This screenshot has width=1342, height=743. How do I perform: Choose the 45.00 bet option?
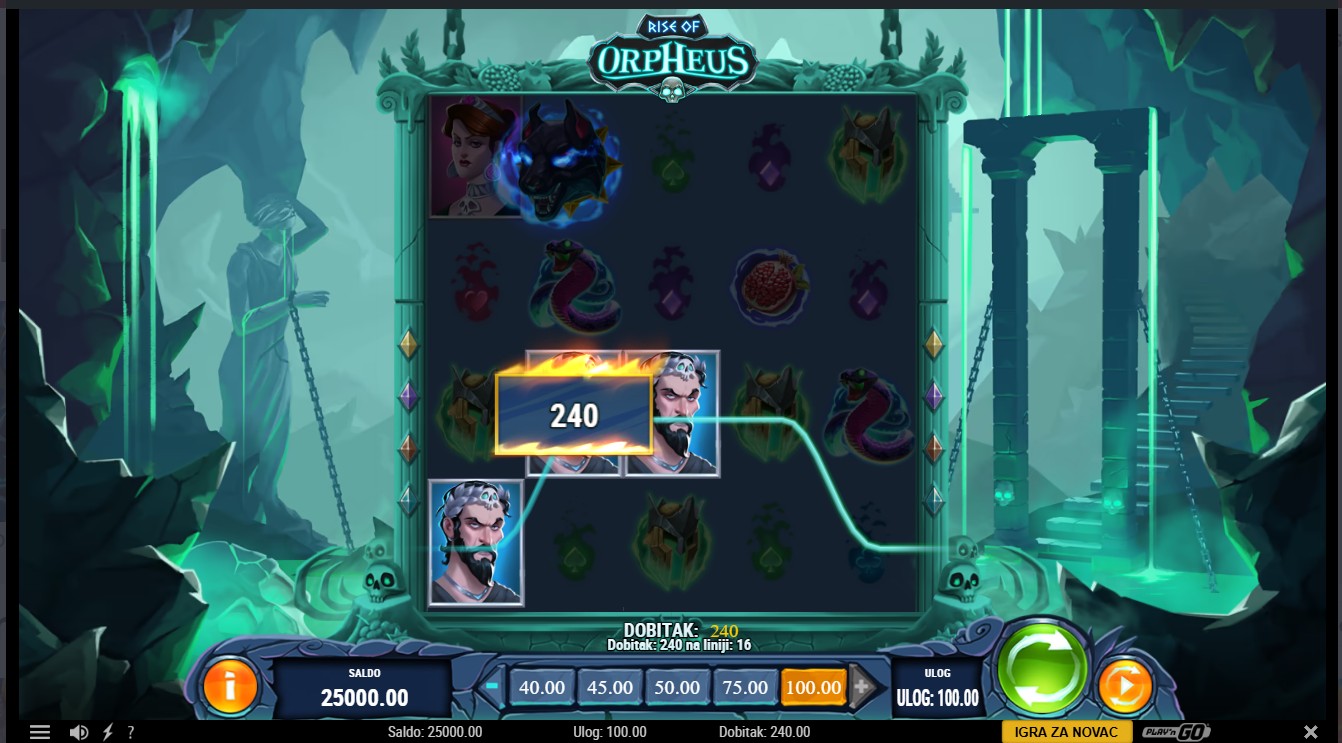[609, 687]
